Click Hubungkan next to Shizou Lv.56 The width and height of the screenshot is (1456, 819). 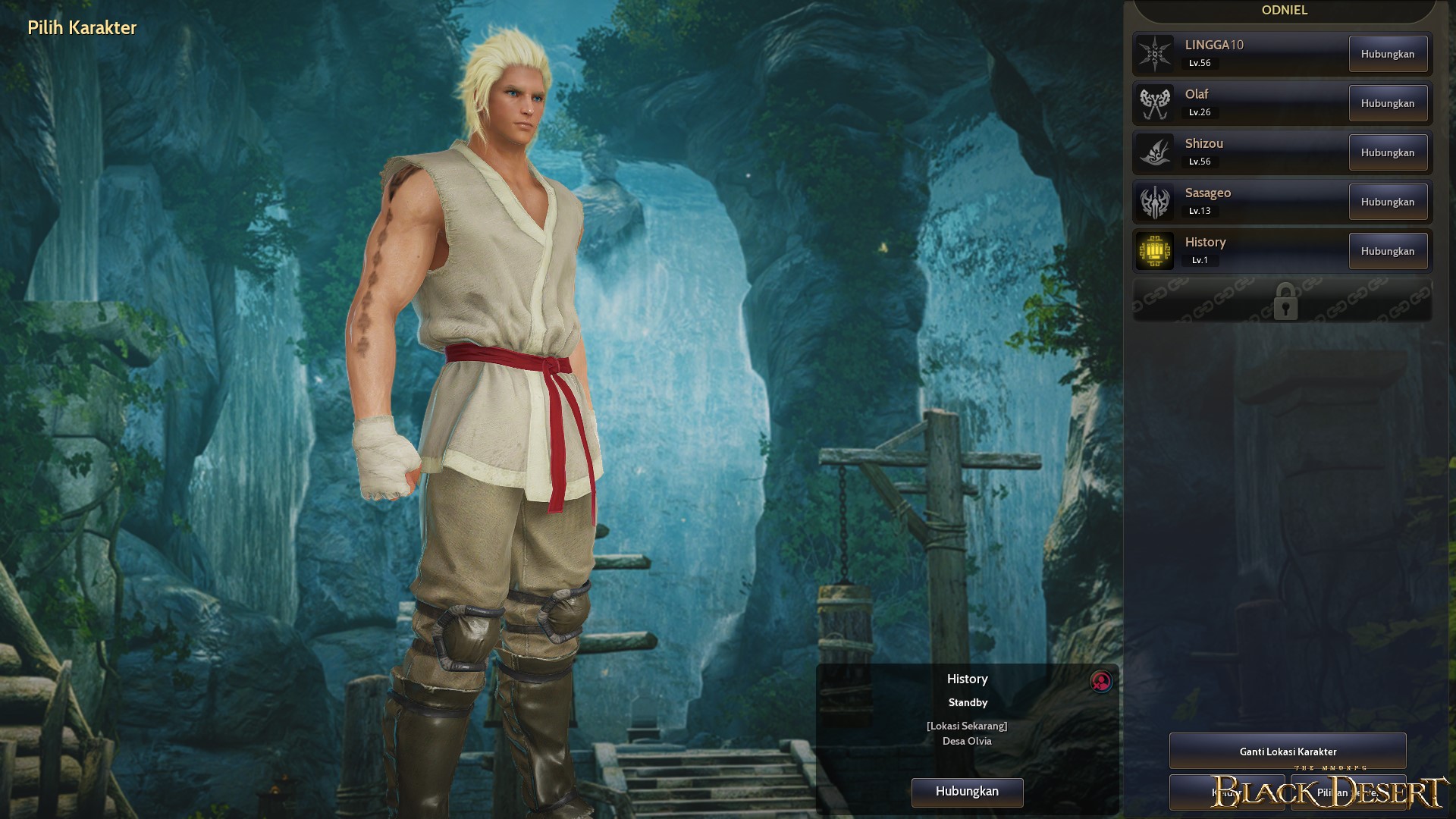1388,152
